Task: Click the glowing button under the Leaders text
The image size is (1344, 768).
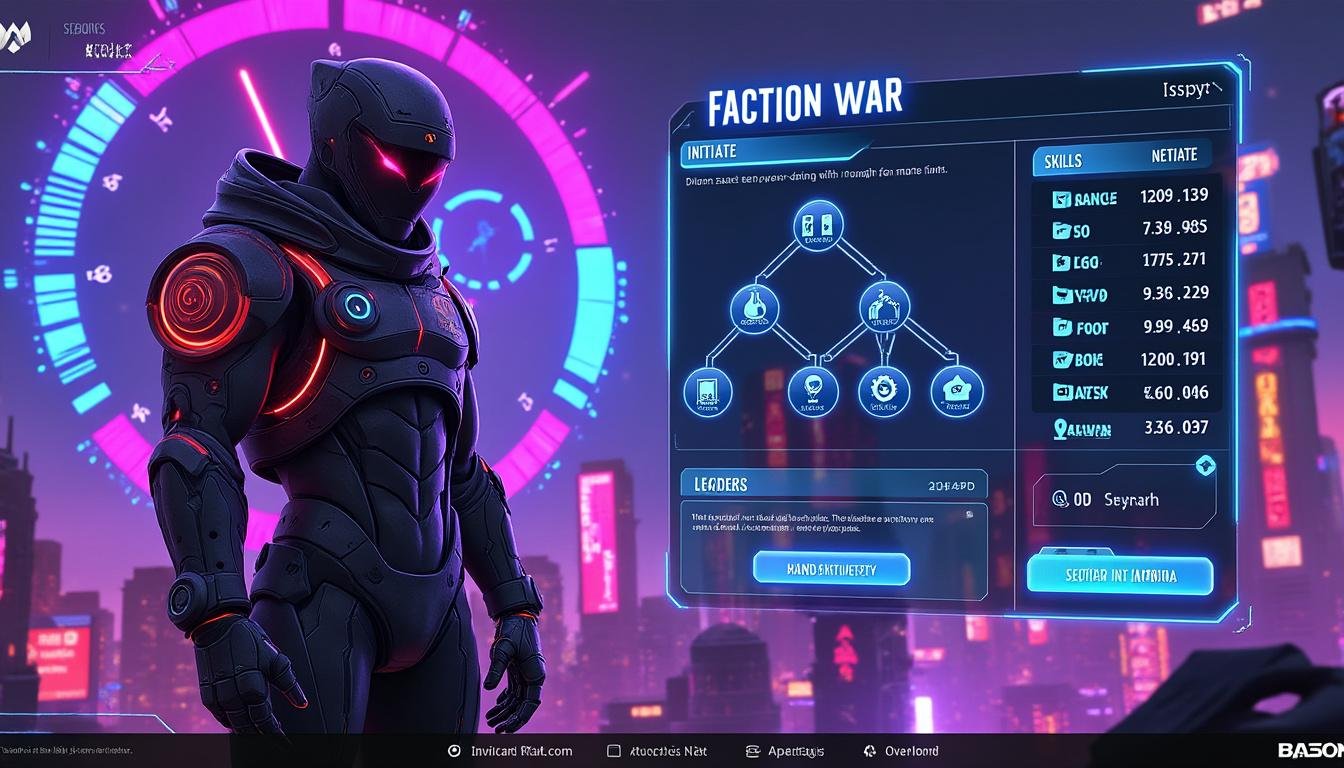Action: [x=831, y=568]
